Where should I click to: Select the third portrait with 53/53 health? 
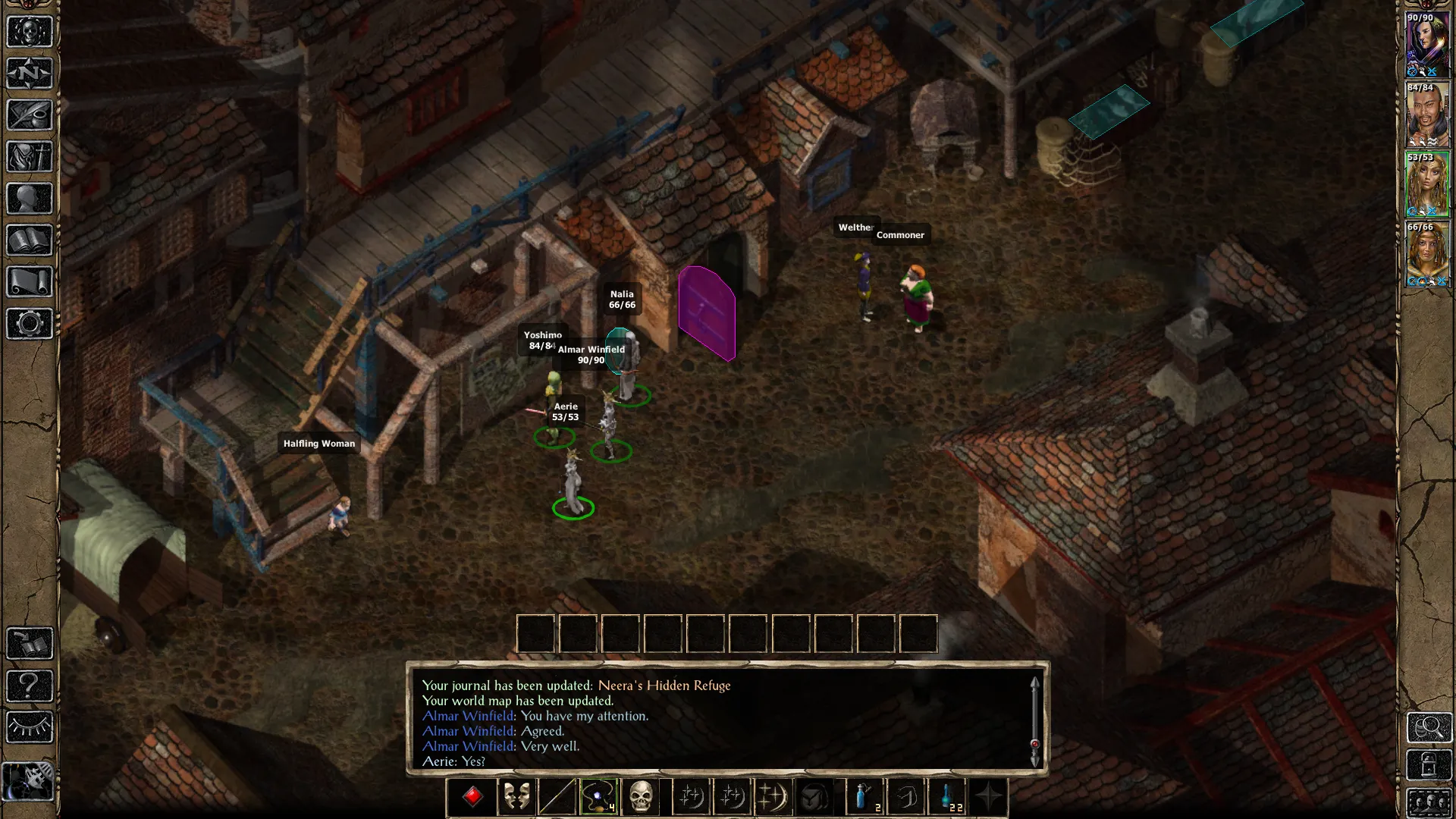[1427, 184]
